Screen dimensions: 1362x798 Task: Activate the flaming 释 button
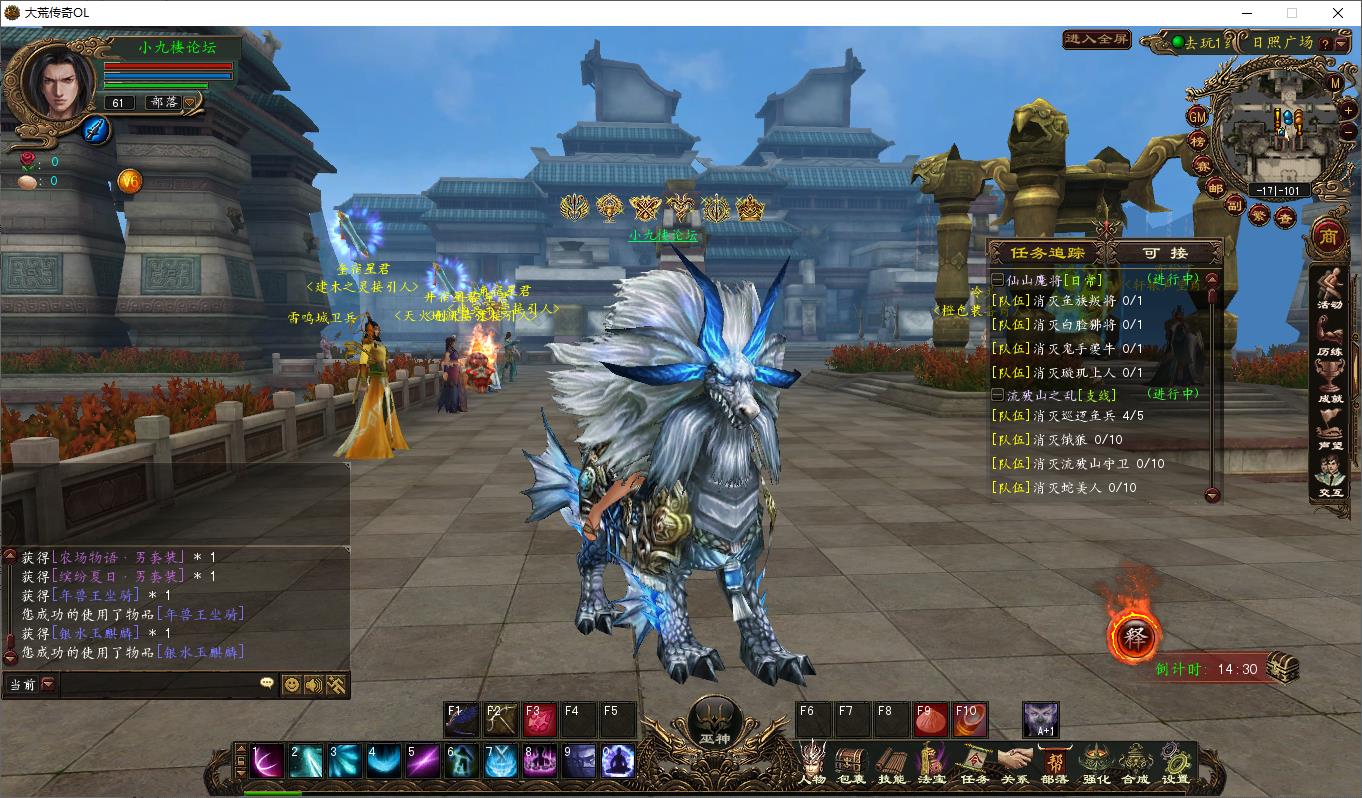click(x=1134, y=637)
